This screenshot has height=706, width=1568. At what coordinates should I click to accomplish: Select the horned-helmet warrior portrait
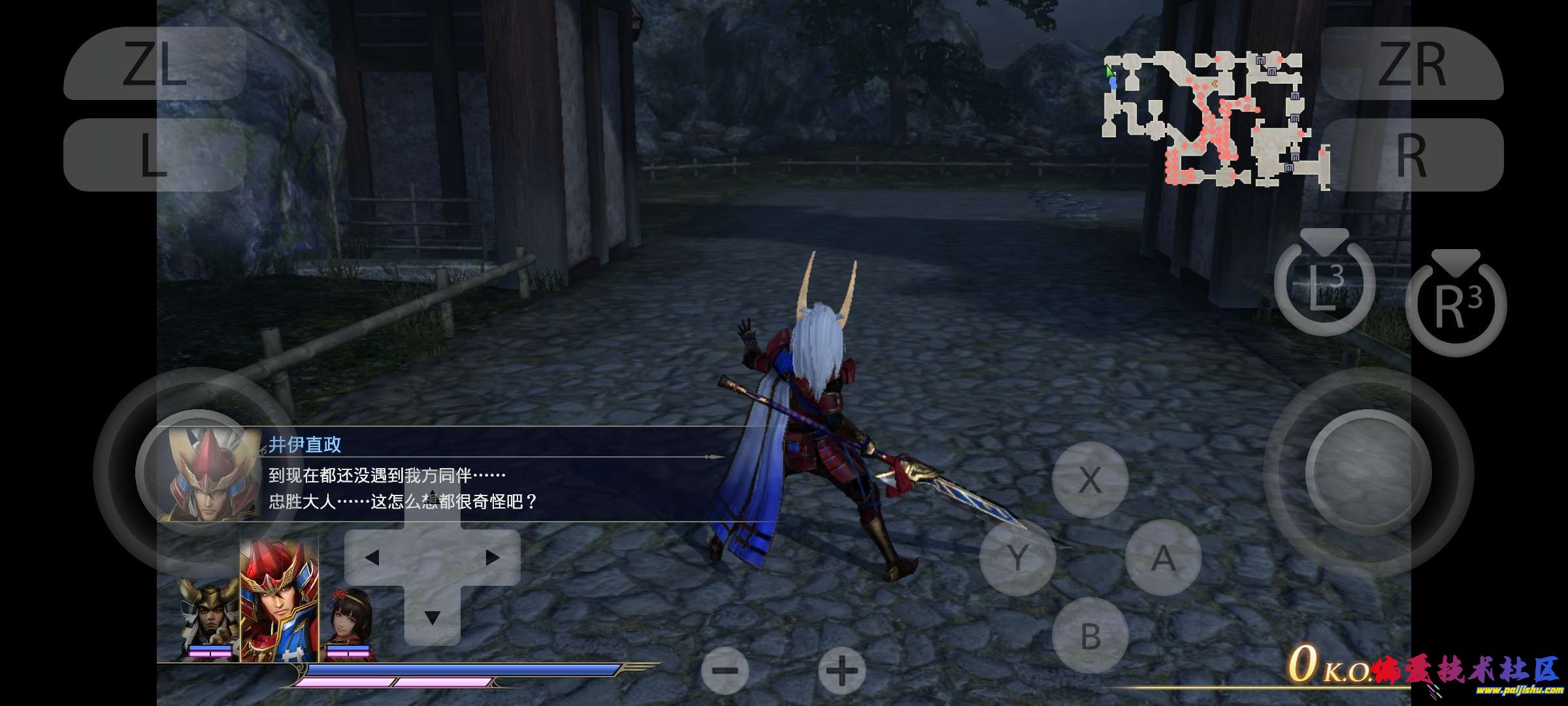(209, 618)
